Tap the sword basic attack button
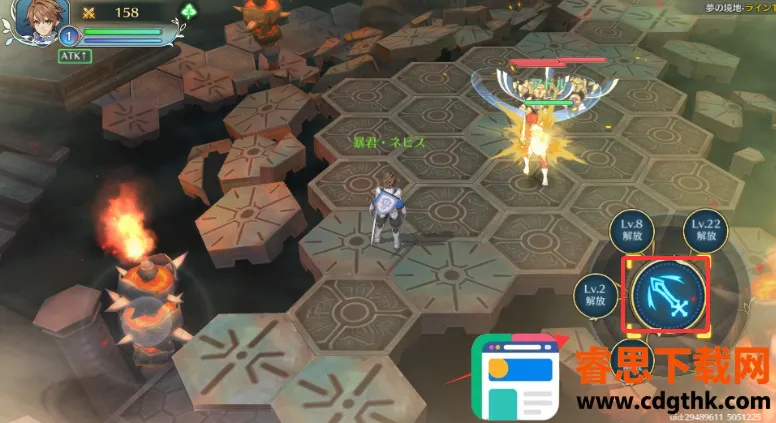 [667, 294]
